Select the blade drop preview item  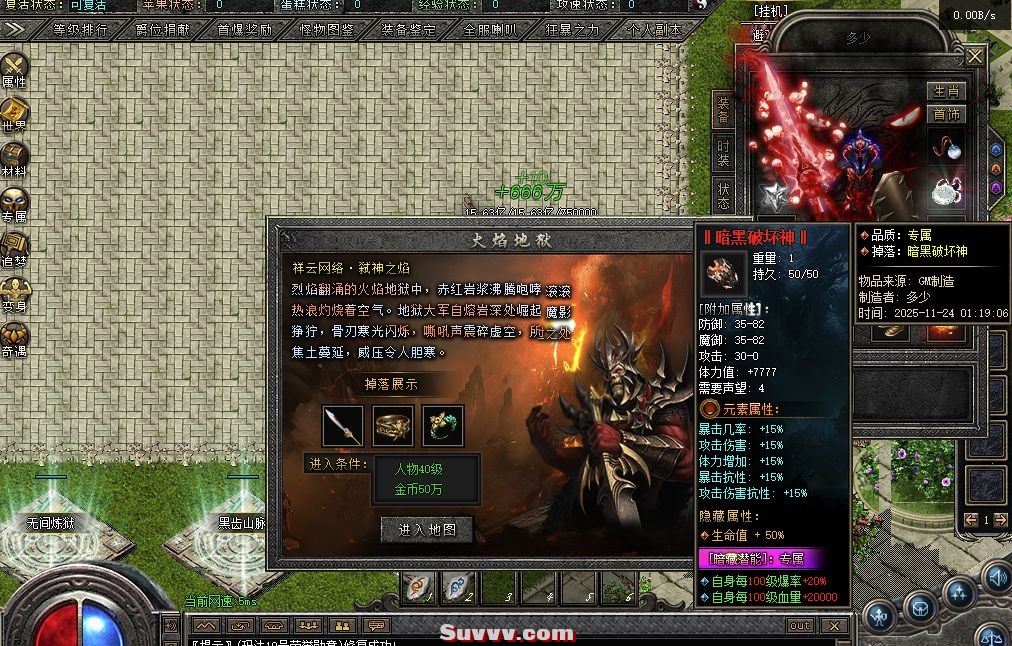[342, 426]
